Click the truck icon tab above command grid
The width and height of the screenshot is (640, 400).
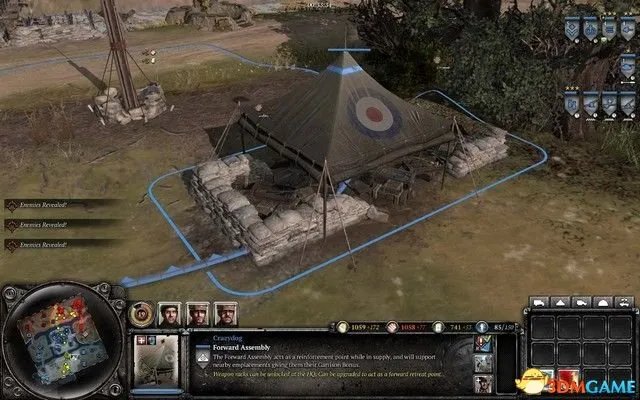pyautogui.click(x=539, y=302)
